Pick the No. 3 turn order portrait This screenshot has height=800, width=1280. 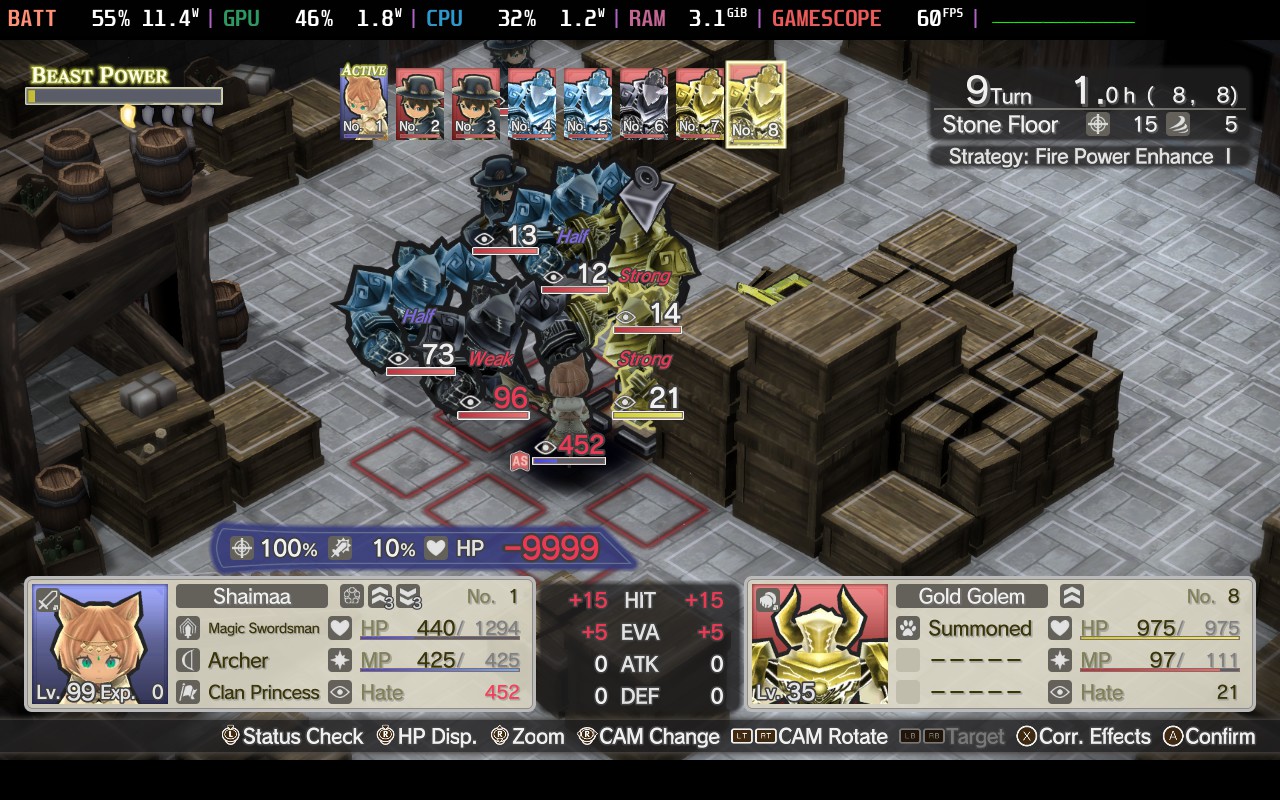[x=476, y=103]
